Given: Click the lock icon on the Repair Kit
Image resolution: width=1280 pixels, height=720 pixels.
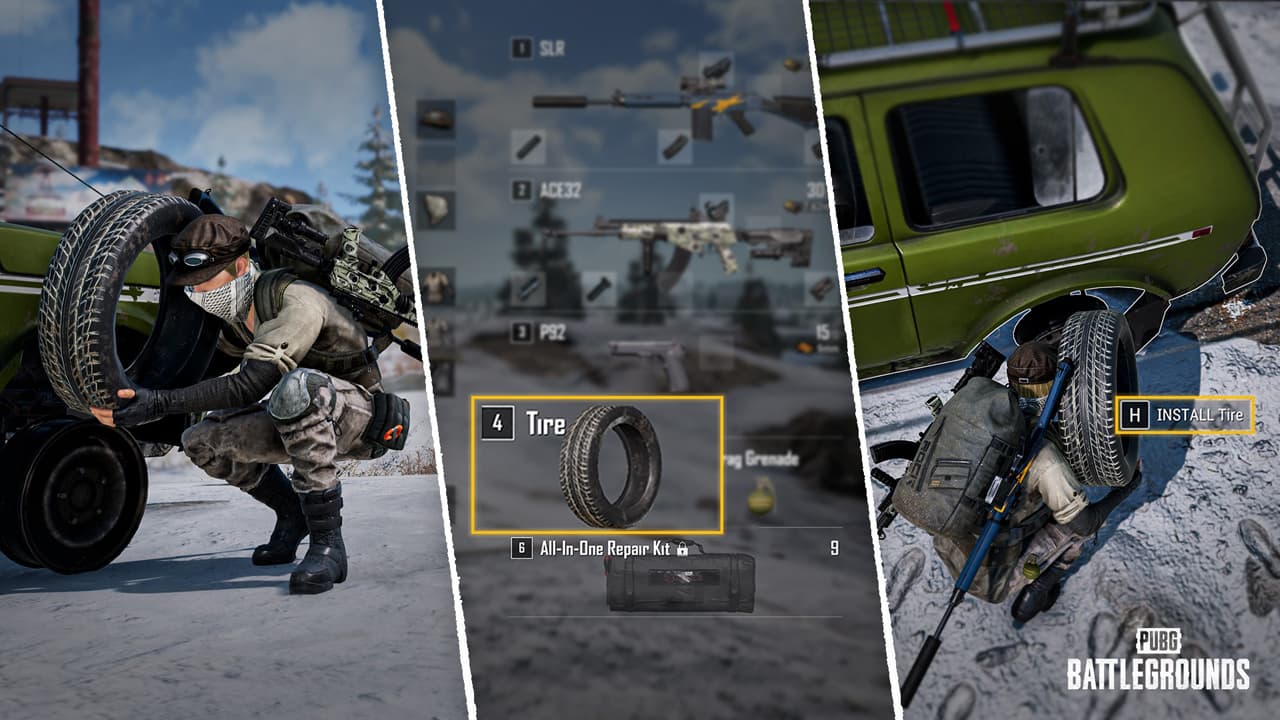Looking at the screenshot, I should tap(682, 549).
